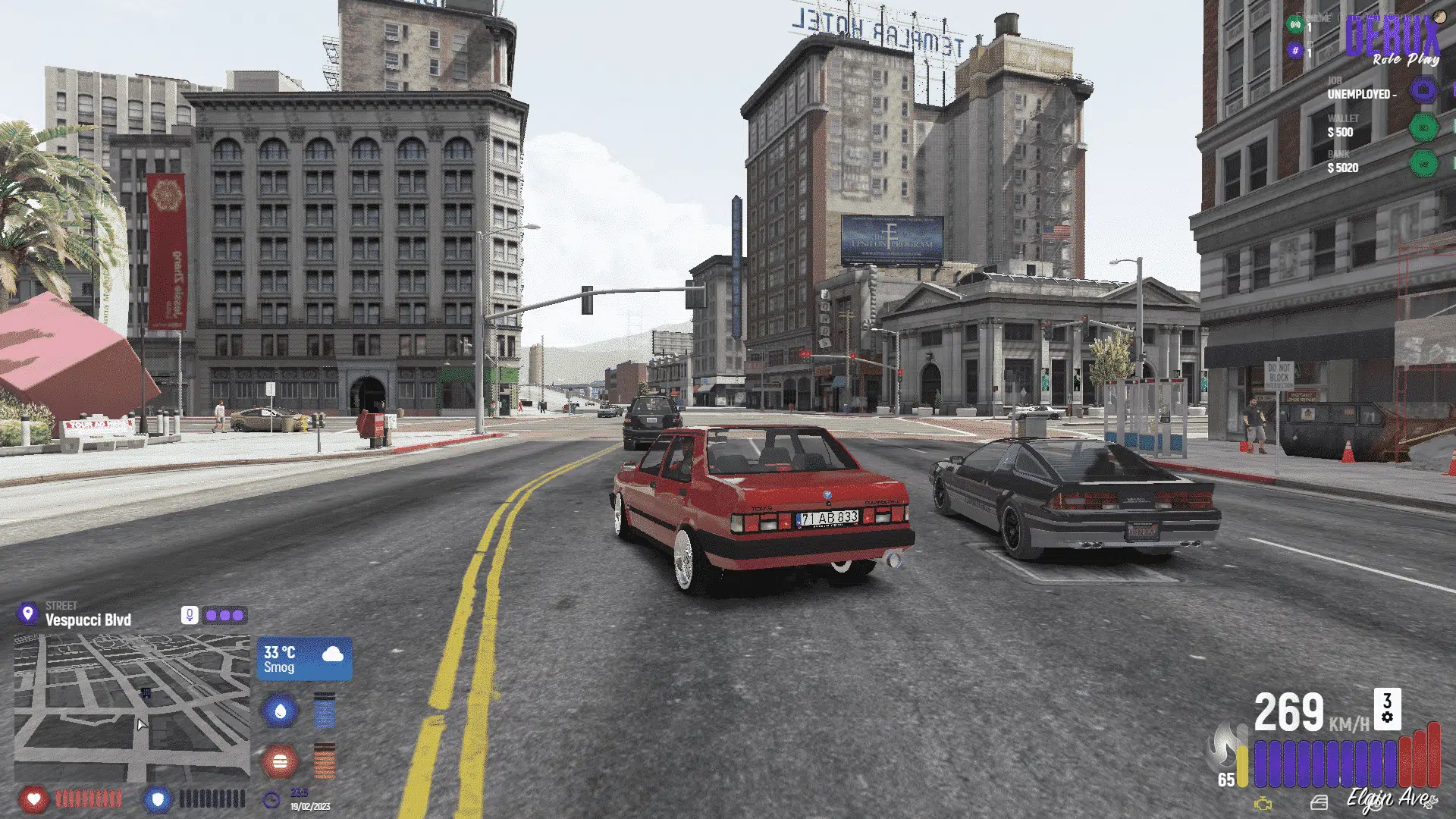The width and height of the screenshot is (1456, 819).
Task: Toggle the seatbelt indicator icon
Action: pyautogui.click(x=1319, y=802)
